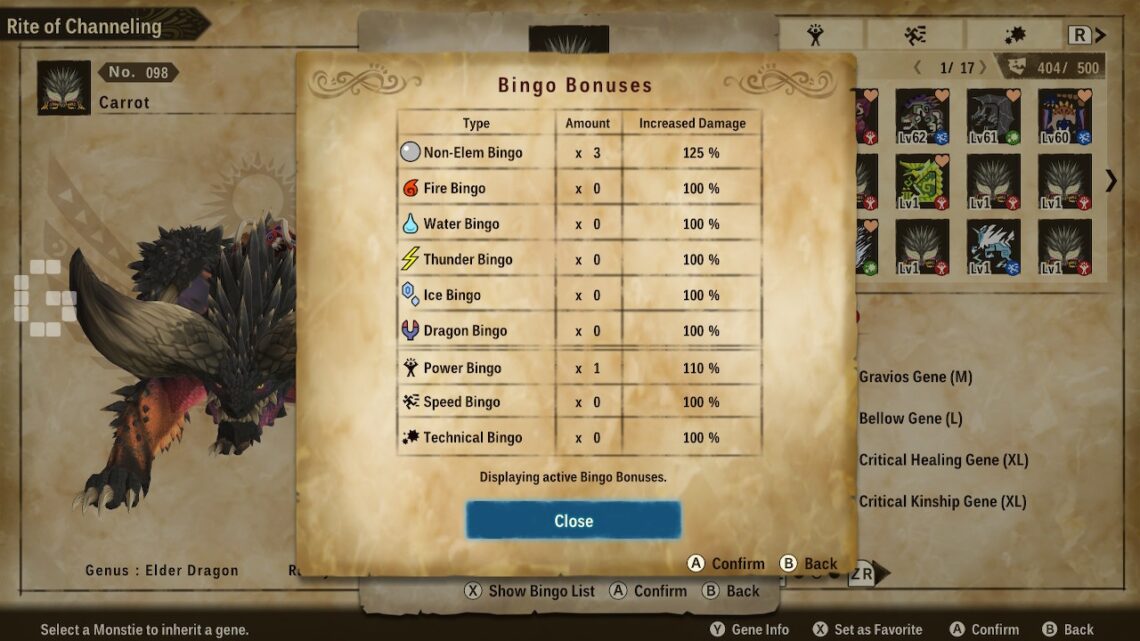
Task: Click the black arrow beside the Monstie grid
Action: click(x=1110, y=180)
